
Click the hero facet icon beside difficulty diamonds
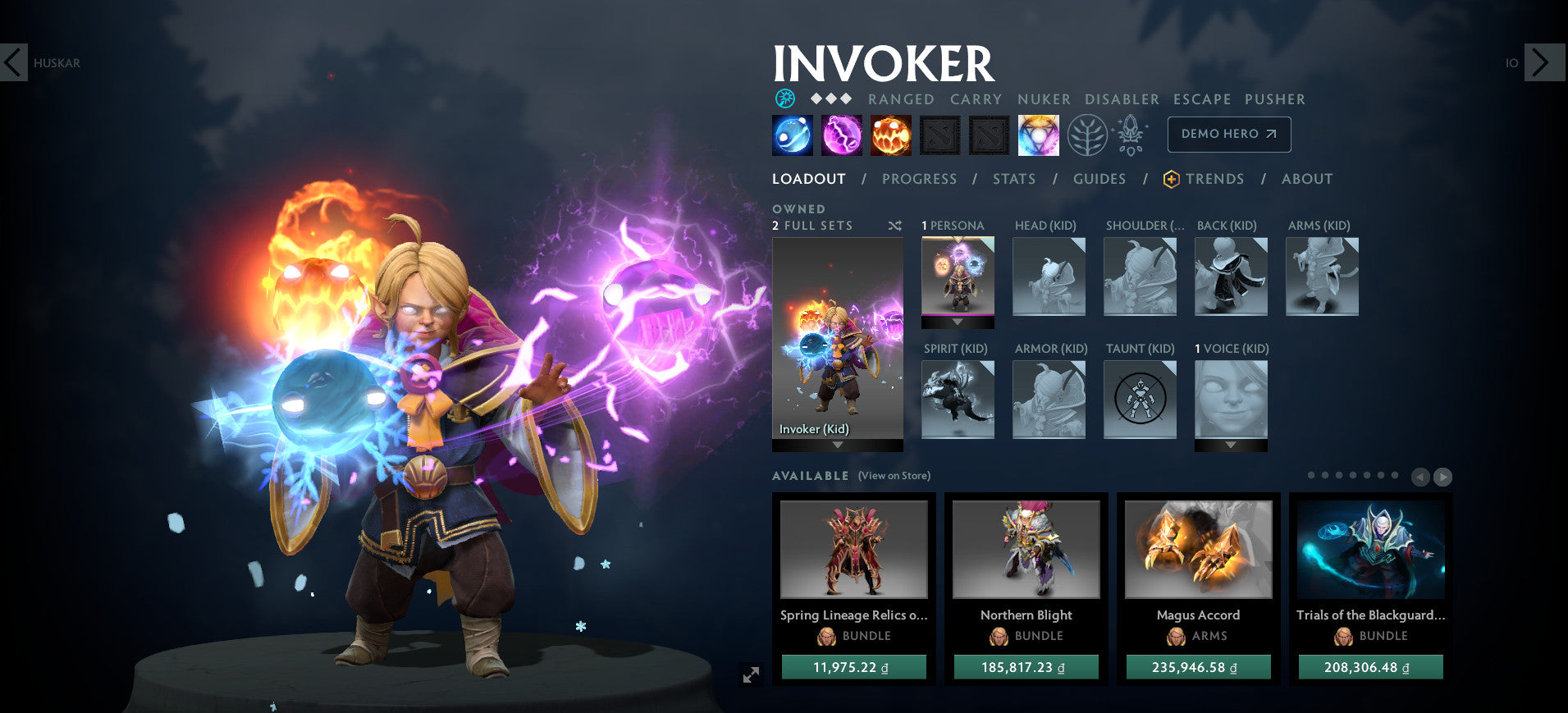[785, 98]
